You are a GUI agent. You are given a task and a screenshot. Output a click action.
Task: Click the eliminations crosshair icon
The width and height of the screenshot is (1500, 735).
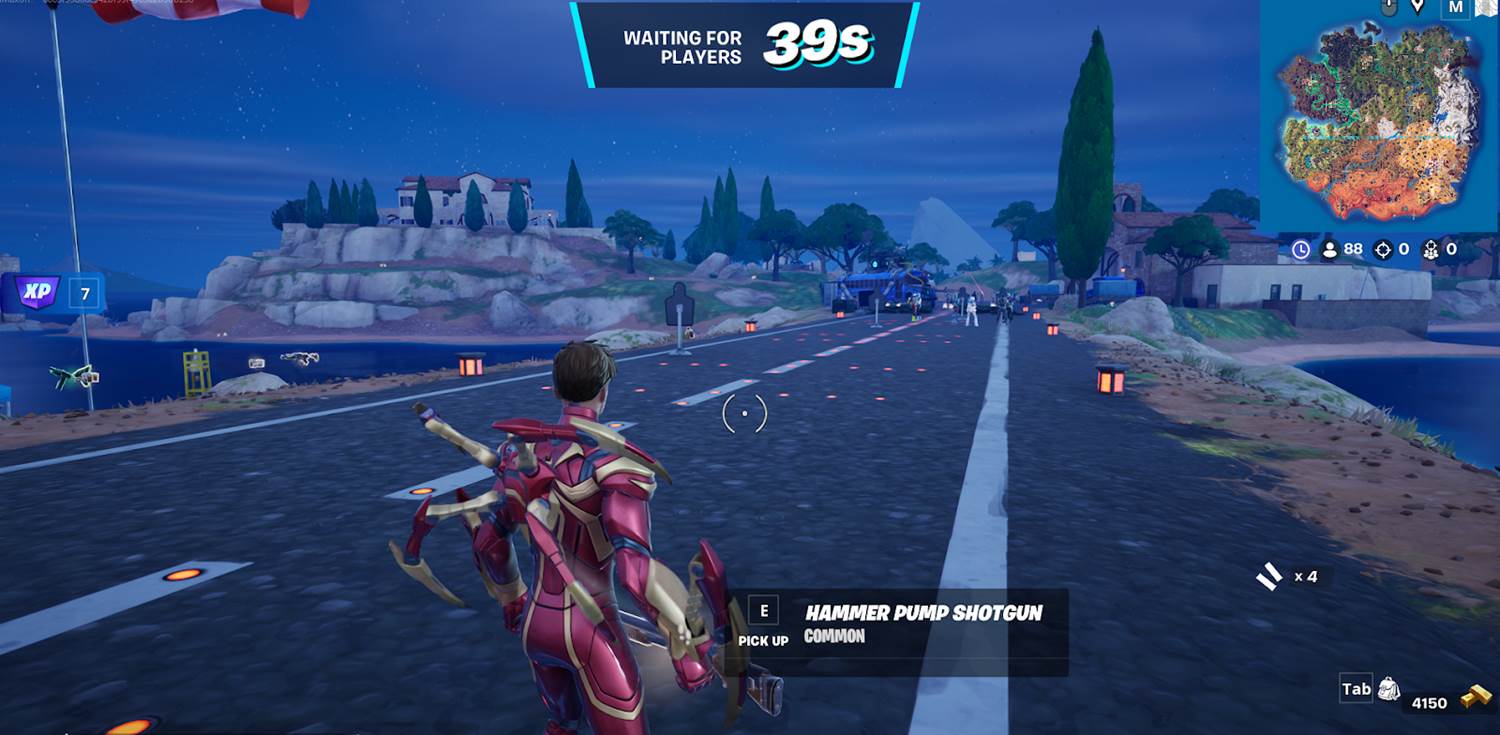tap(1383, 250)
